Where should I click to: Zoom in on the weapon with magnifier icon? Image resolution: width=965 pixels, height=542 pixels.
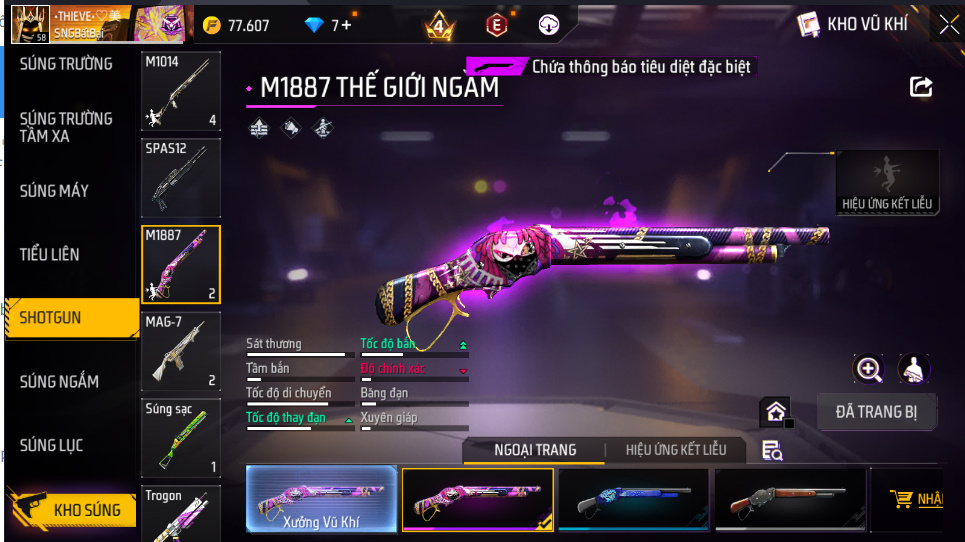pos(869,370)
